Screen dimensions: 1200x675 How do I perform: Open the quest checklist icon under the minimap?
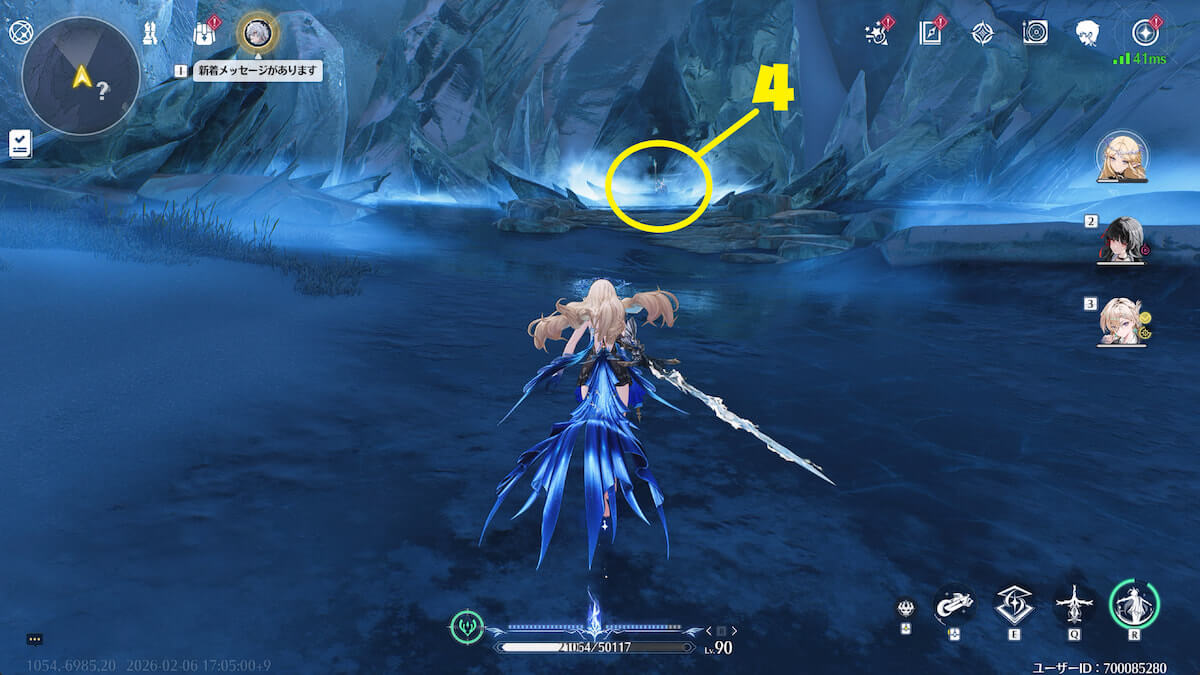coord(20,144)
